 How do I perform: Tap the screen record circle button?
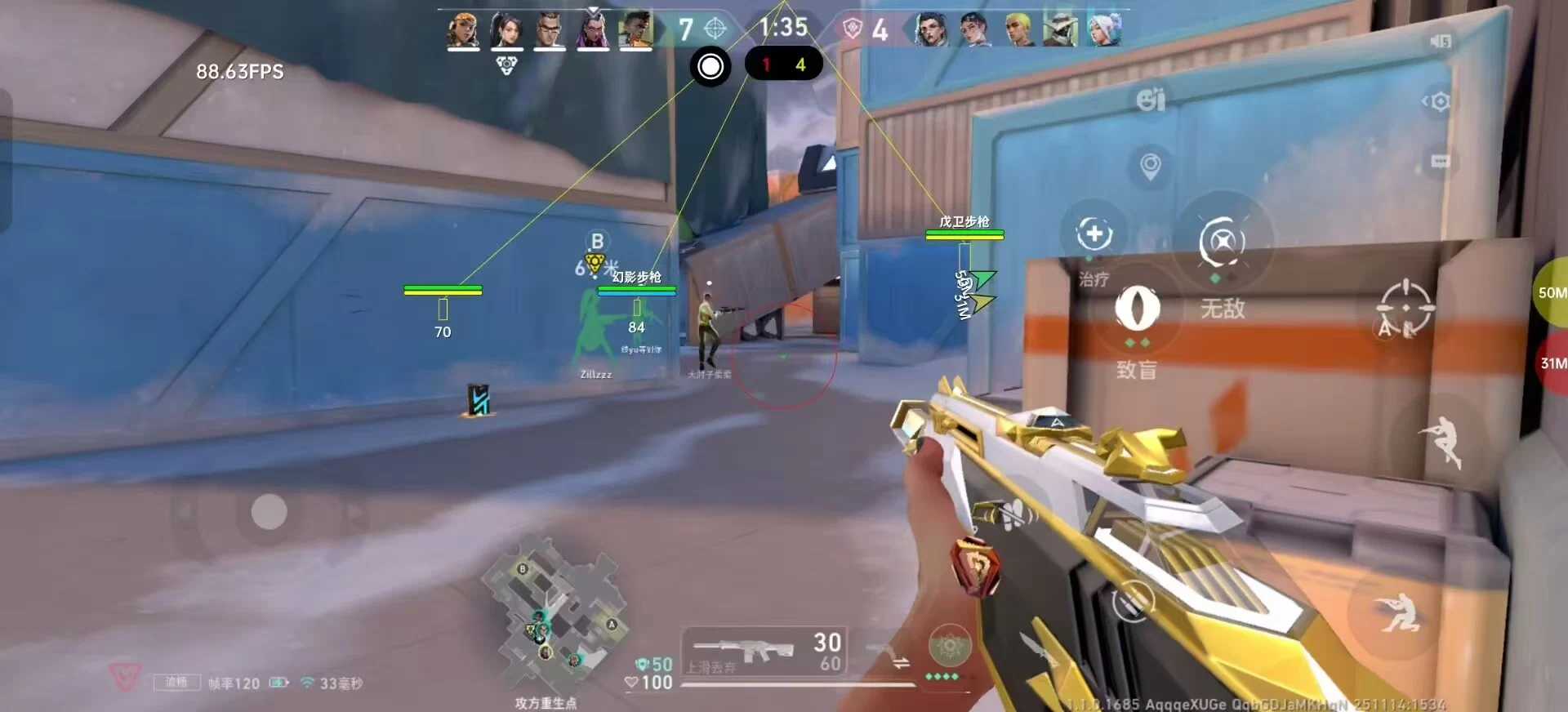pyautogui.click(x=710, y=66)
